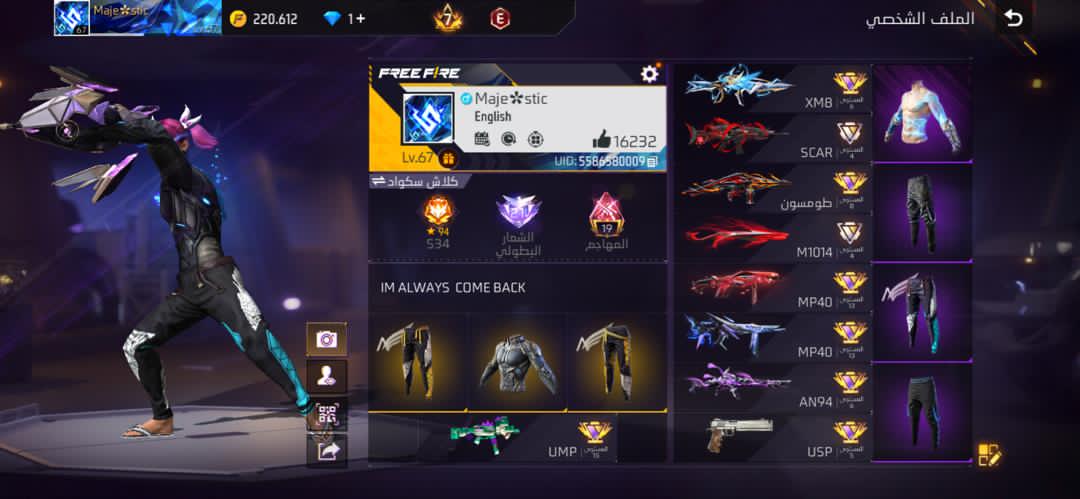
Task: Copy the player UID number
Action: click(x=652, y=160)
